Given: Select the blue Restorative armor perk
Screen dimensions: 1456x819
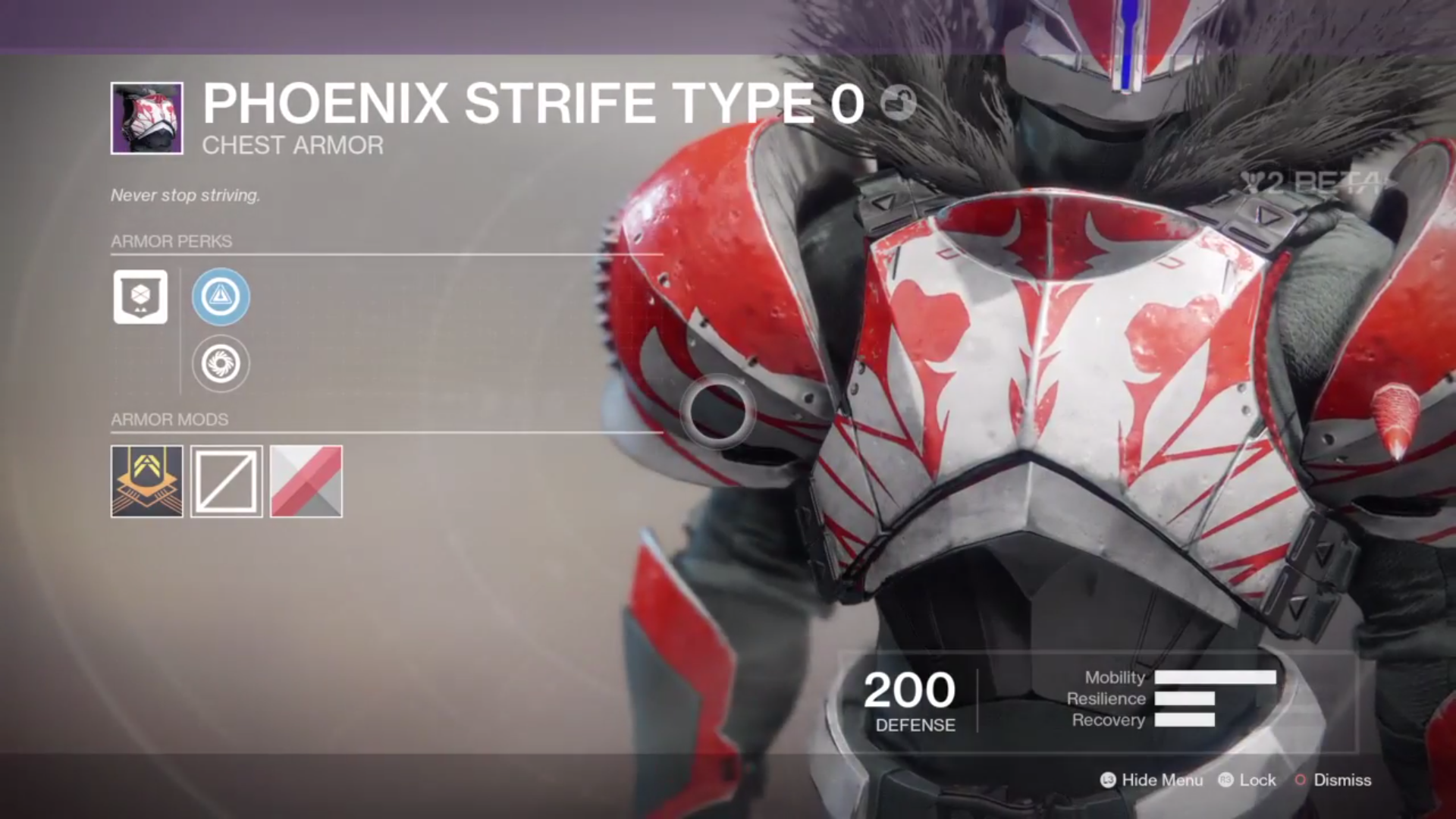Looking at the screenshot, I should coord(220,297).
